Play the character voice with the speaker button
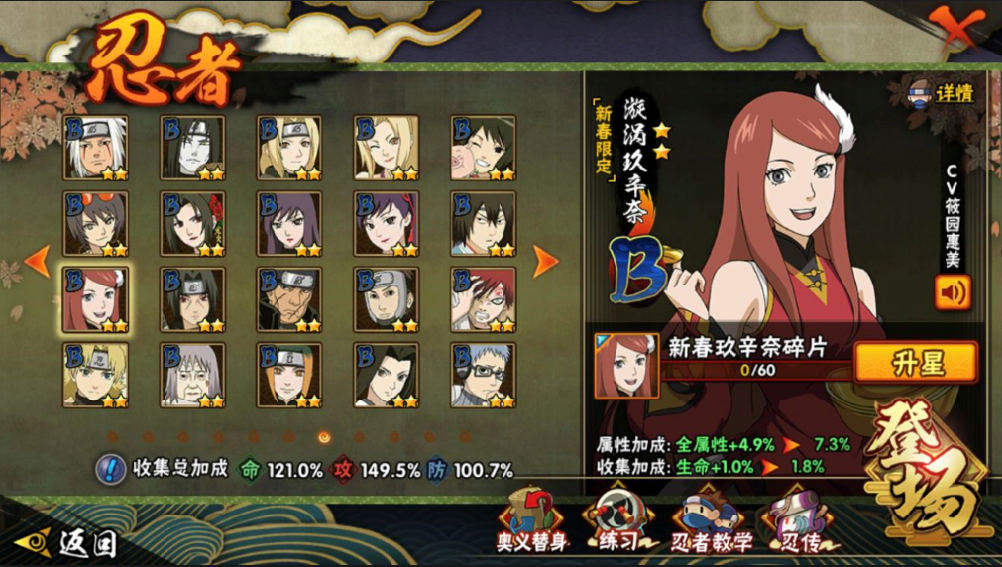1002x567 pixels. 952,293
